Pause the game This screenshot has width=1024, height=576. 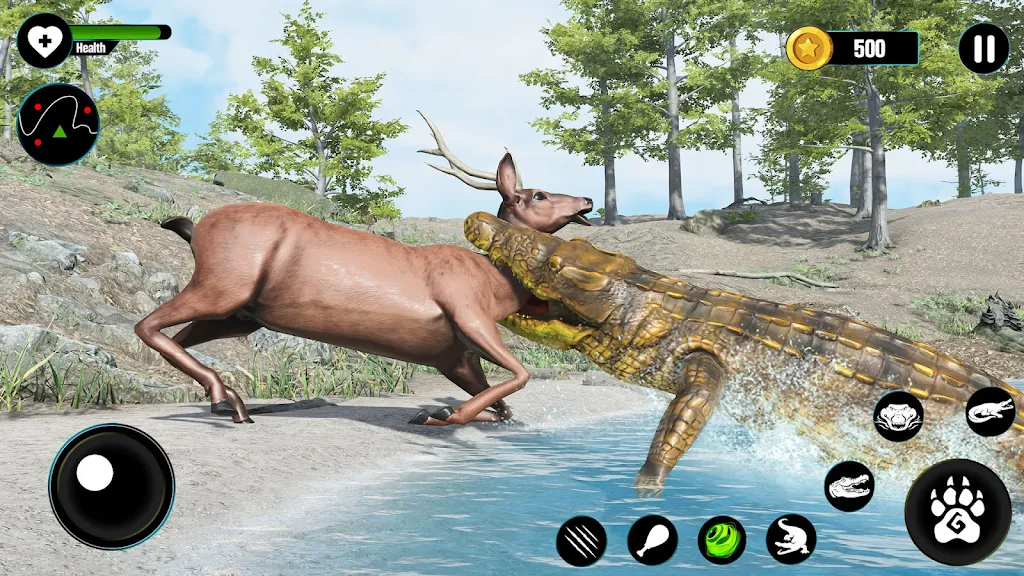tap(984, 48)
